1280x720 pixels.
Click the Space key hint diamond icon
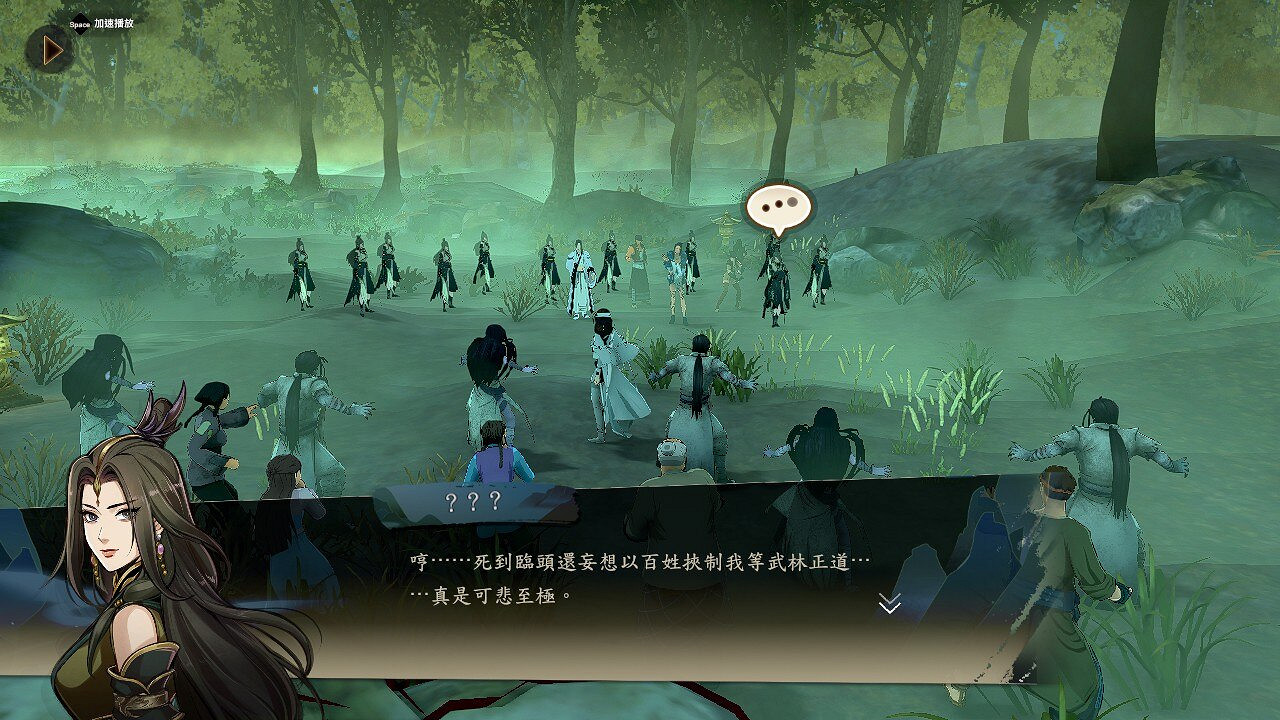(x=81, y=22)
